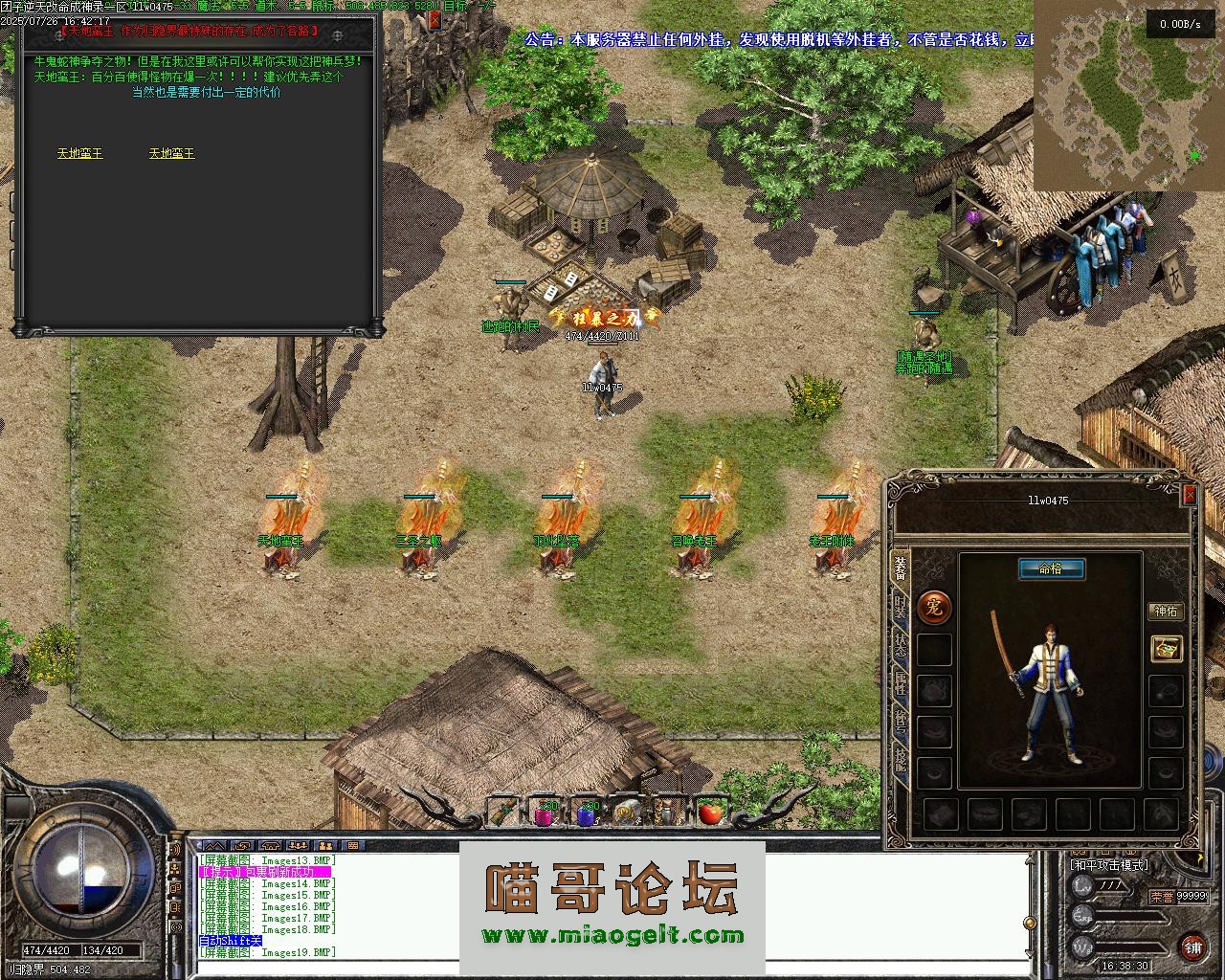Switch to the 技能 skills tab
1225x980 pixels.
tap(900, 759)
